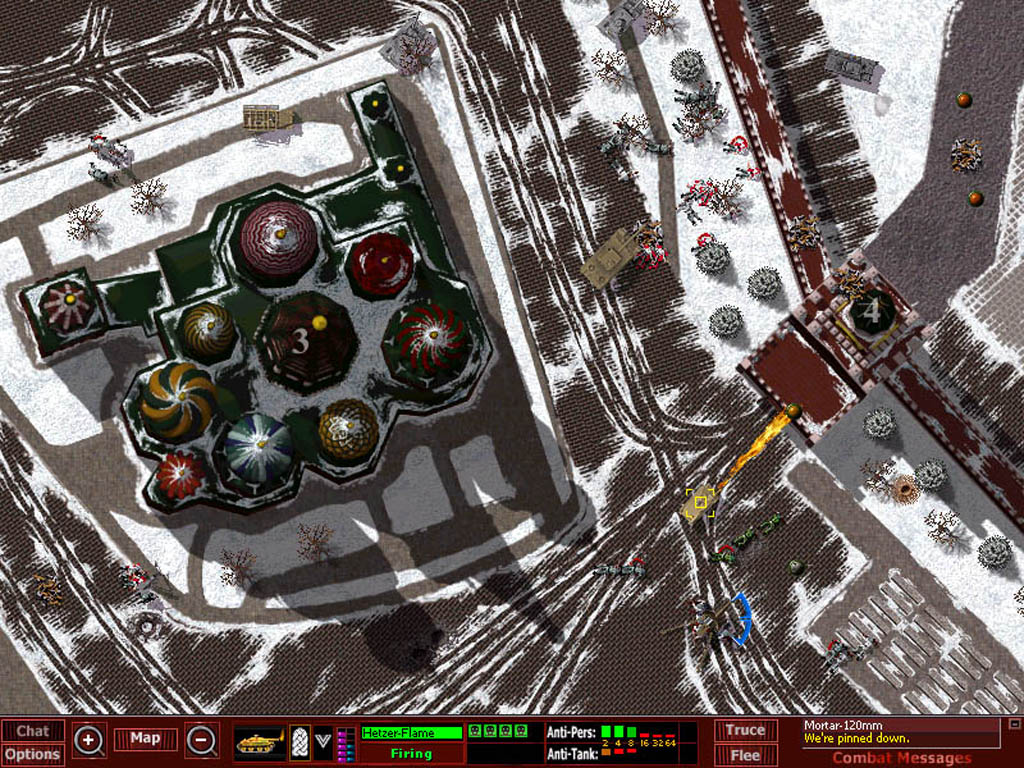Select the Hetzer-Flame unit name bar

coord(412,733)
